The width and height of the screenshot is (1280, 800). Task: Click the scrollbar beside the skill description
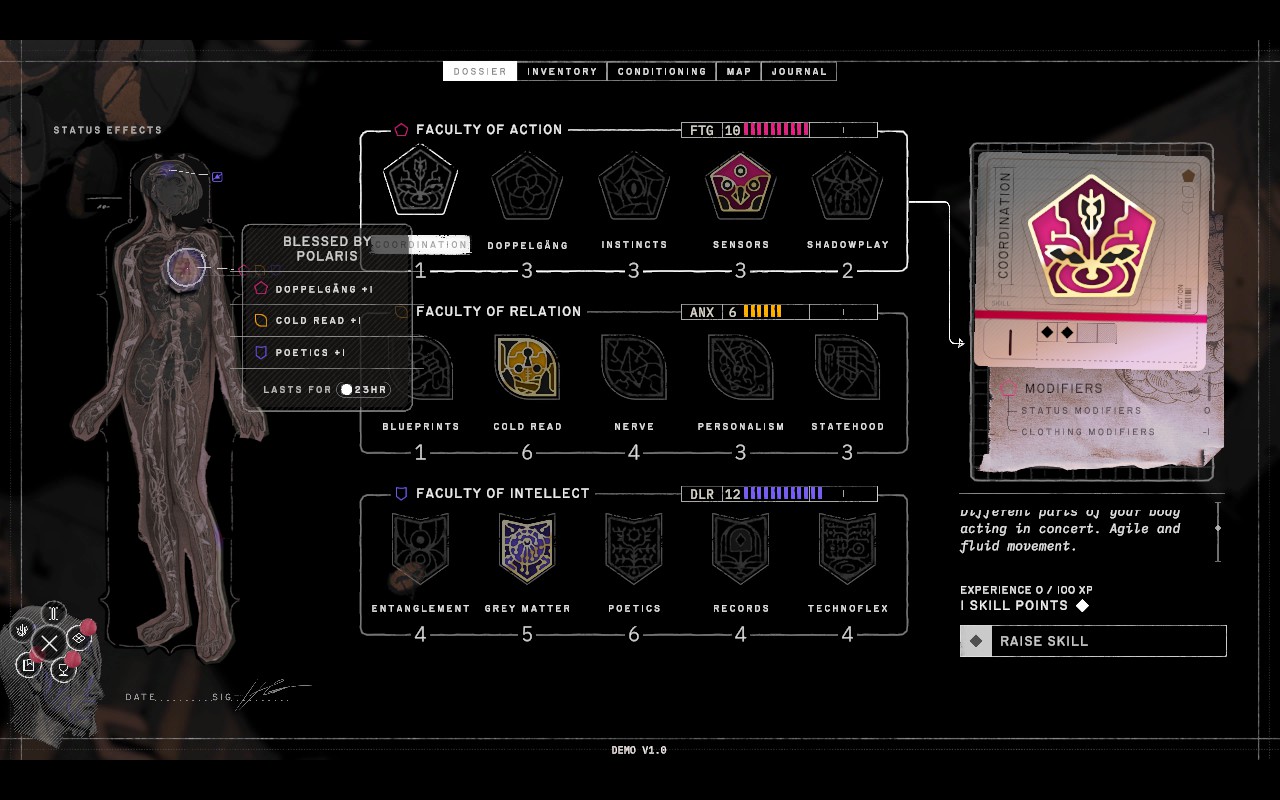point(1217,528)
